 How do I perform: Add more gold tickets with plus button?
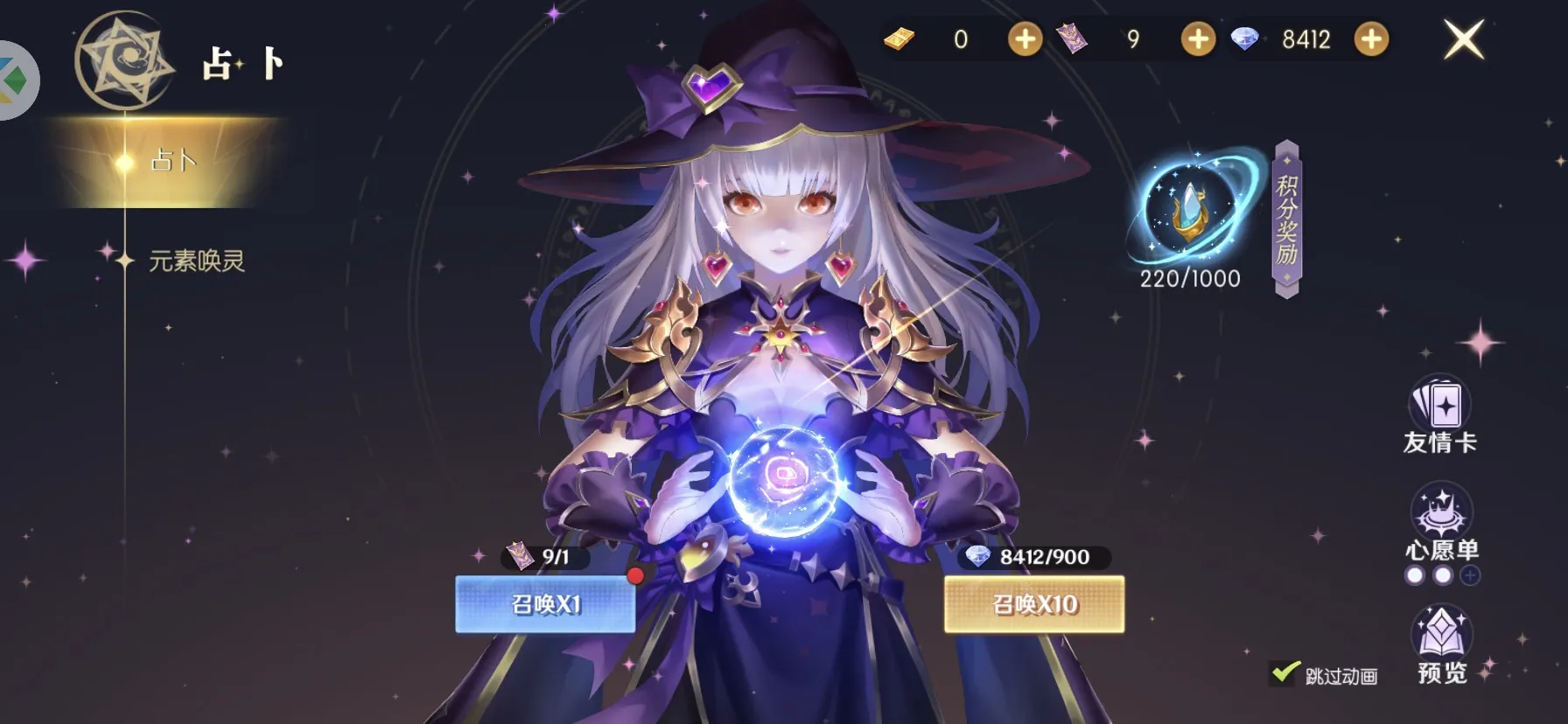point(1025,39)
